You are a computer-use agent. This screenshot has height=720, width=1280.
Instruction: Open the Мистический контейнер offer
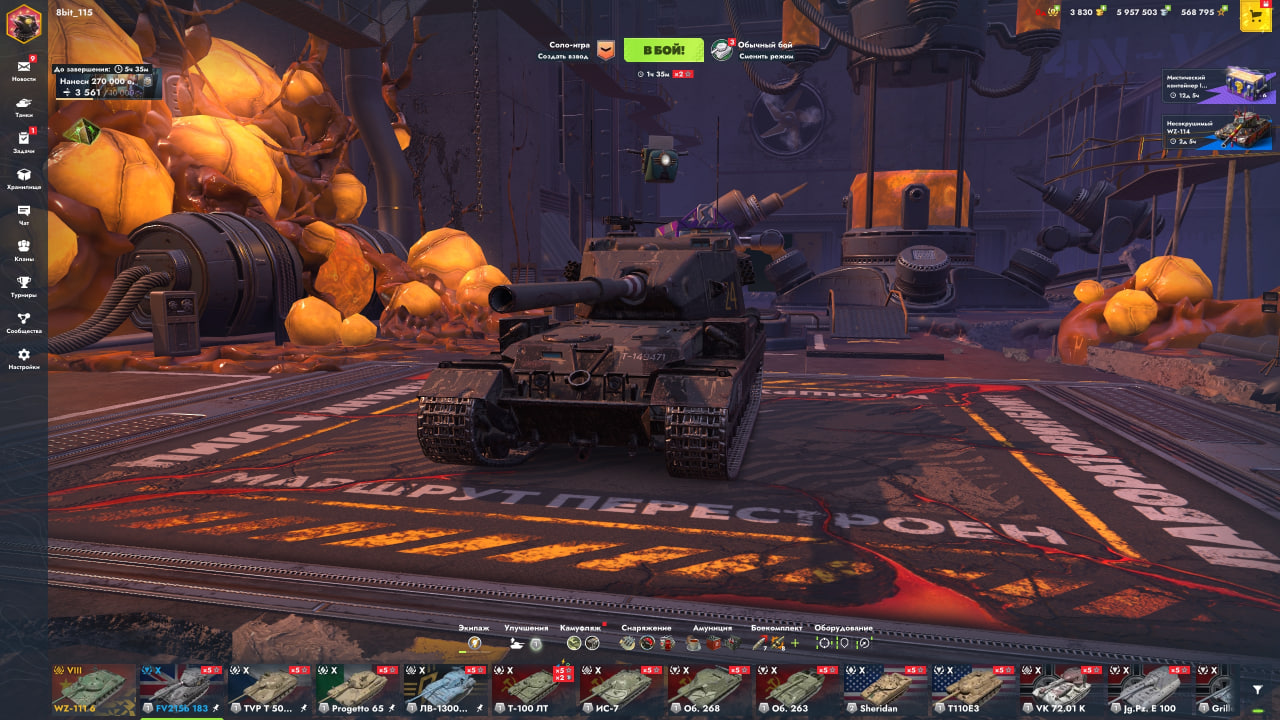1218,87
